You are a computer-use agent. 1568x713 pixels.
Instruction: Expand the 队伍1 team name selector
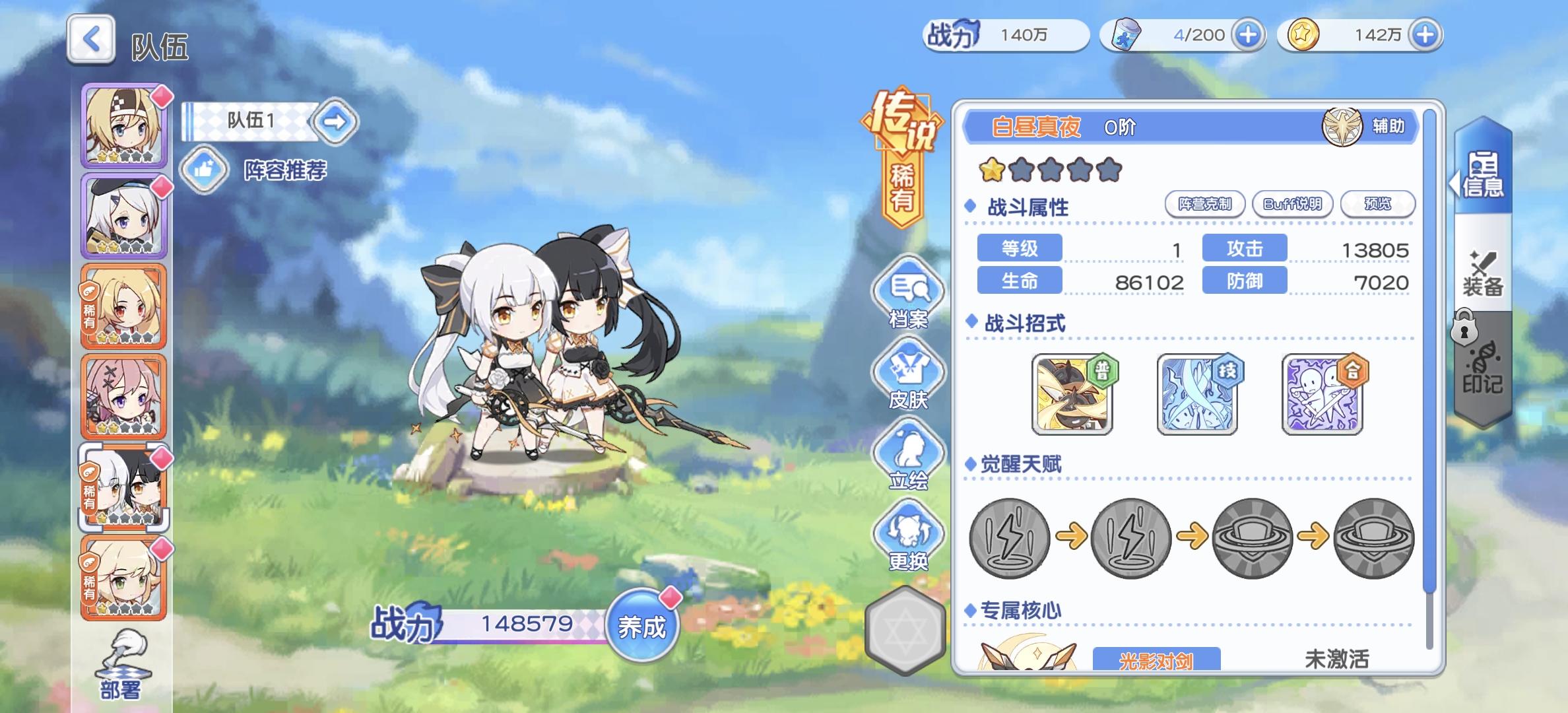pos(337,123)
